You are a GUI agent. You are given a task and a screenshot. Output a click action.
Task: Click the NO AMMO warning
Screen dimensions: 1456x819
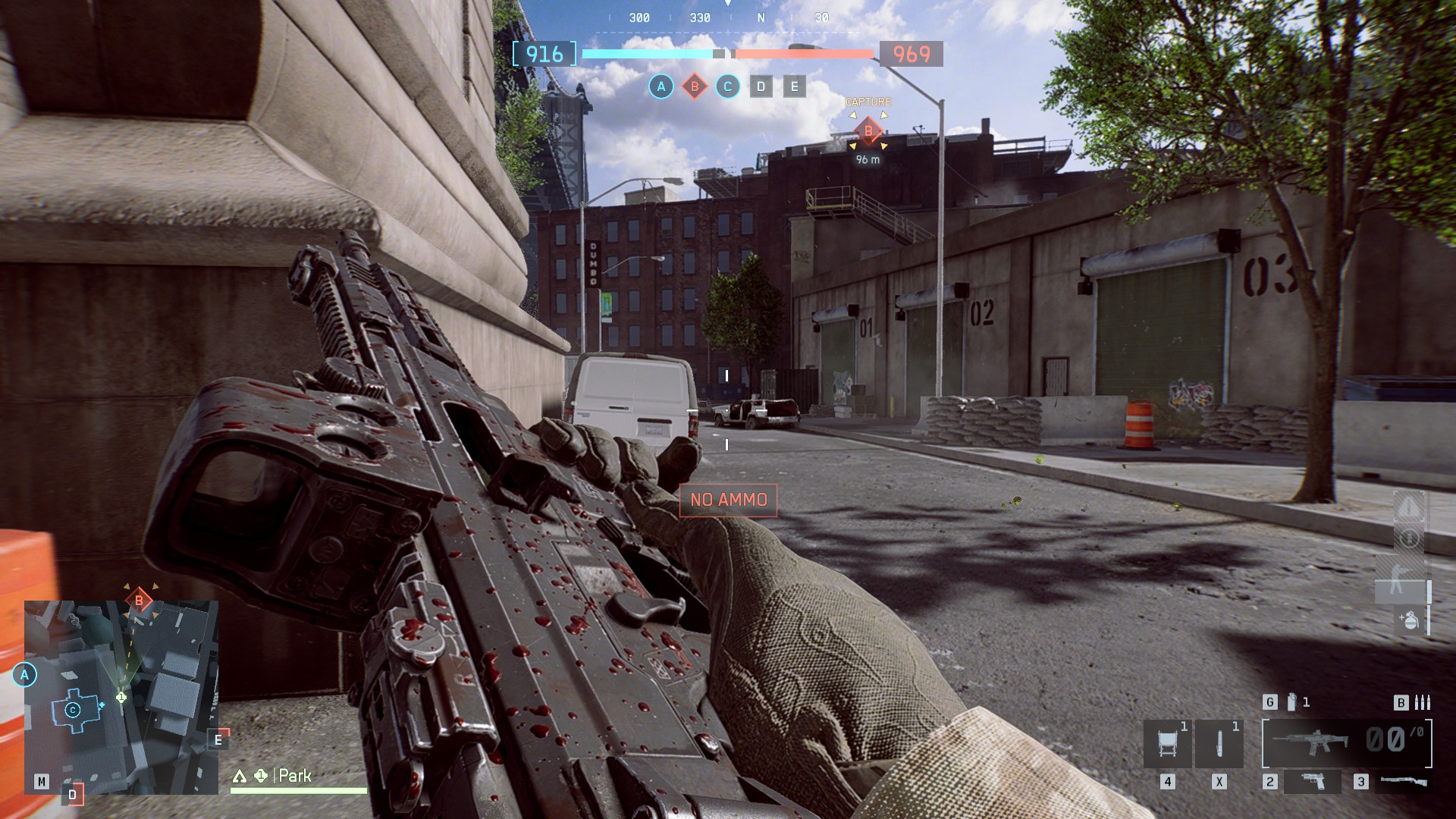728,499
